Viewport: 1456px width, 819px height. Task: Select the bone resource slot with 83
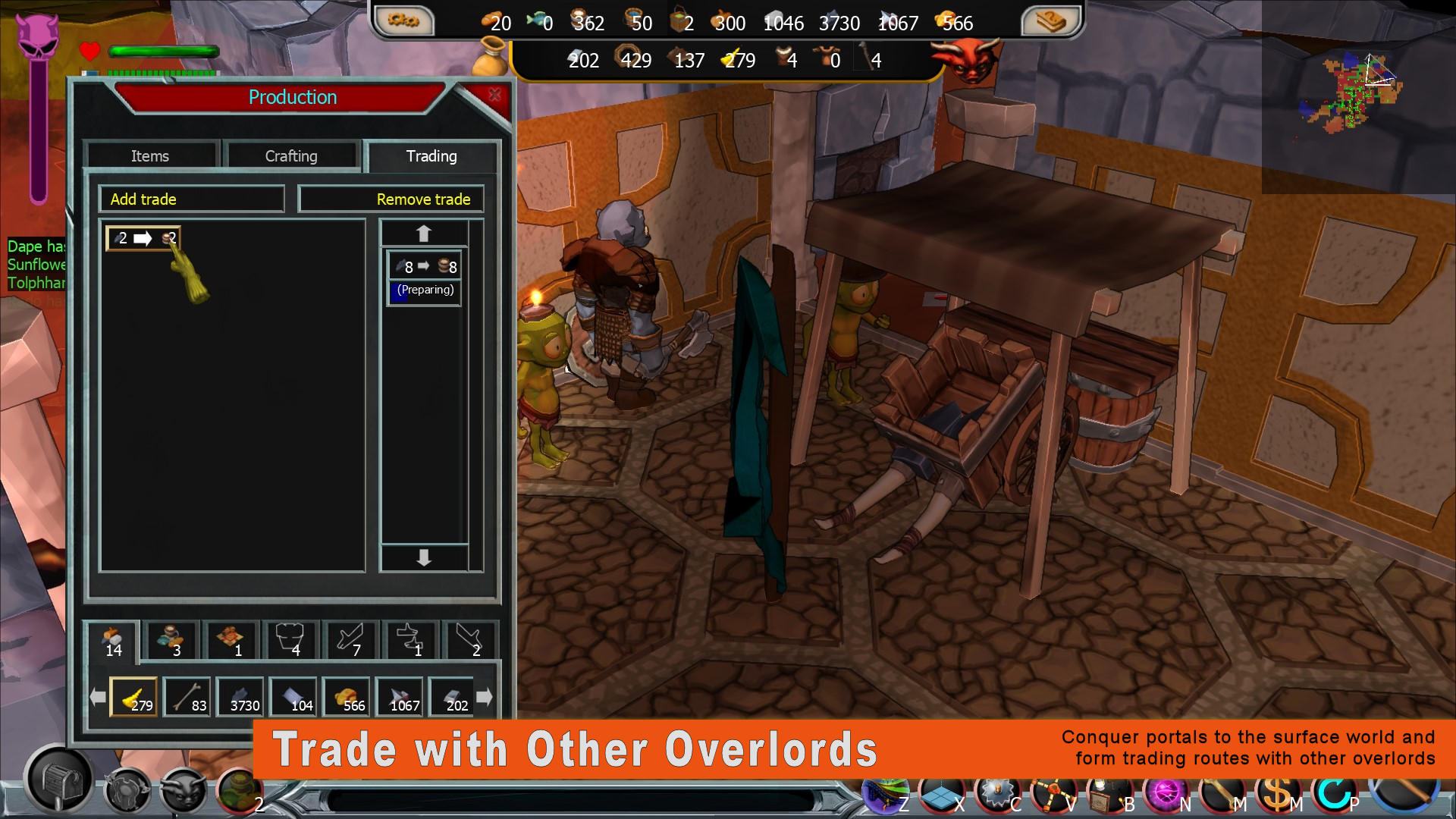click(187, 697)
